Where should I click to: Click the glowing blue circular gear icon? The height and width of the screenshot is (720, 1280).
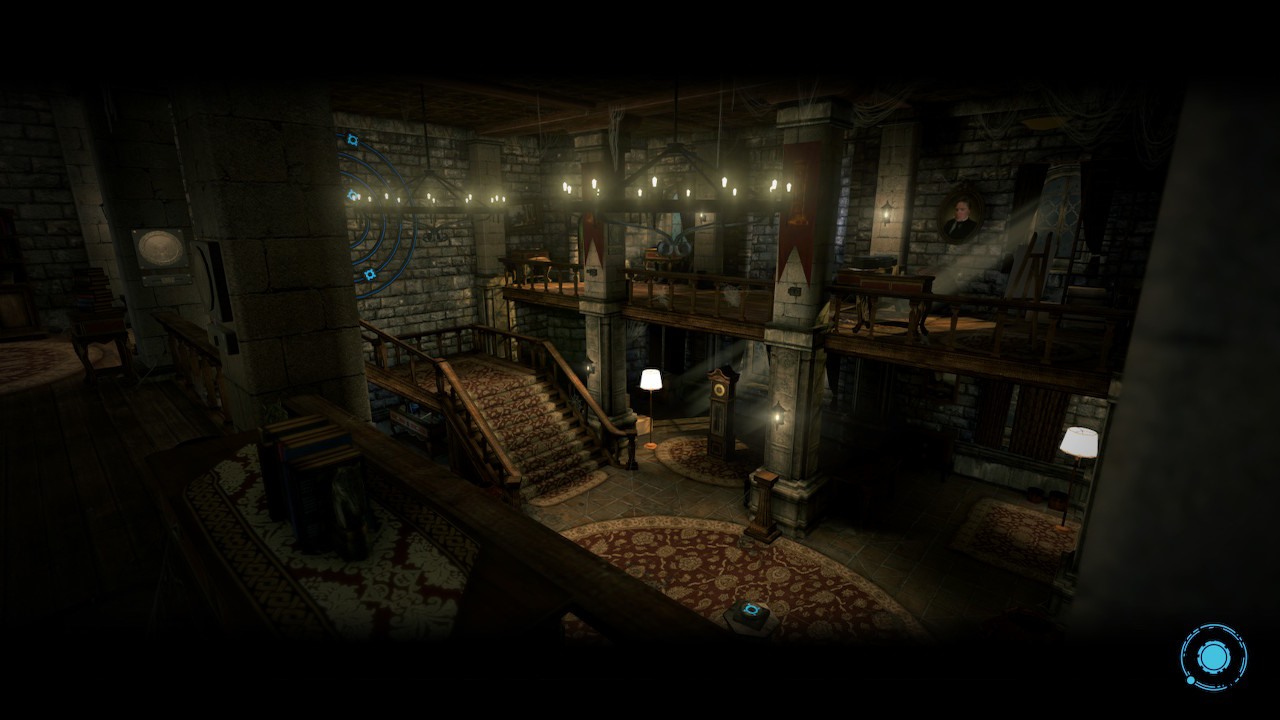[x=1213, y=657]
